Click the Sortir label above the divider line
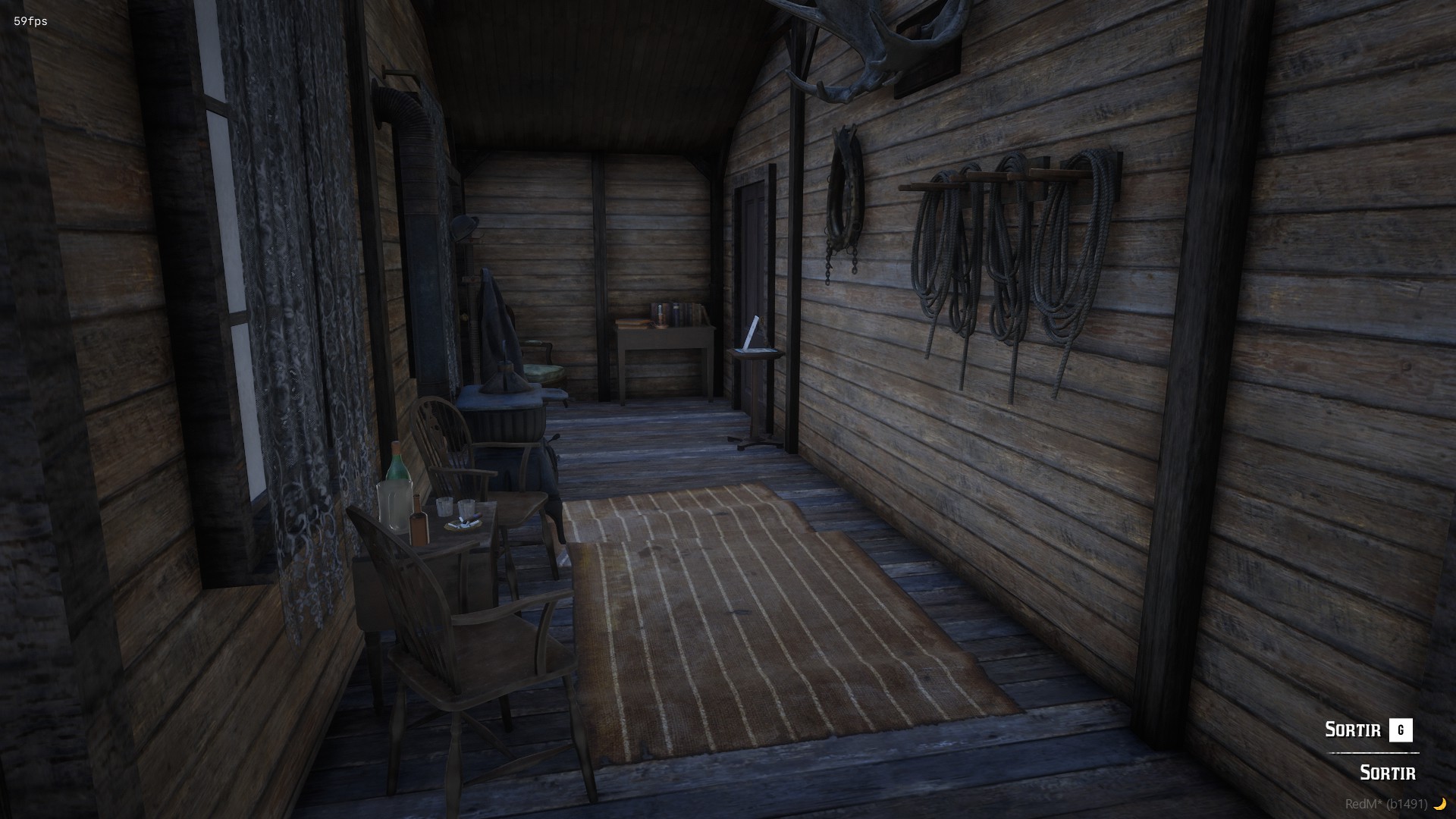 point(1354,730)
